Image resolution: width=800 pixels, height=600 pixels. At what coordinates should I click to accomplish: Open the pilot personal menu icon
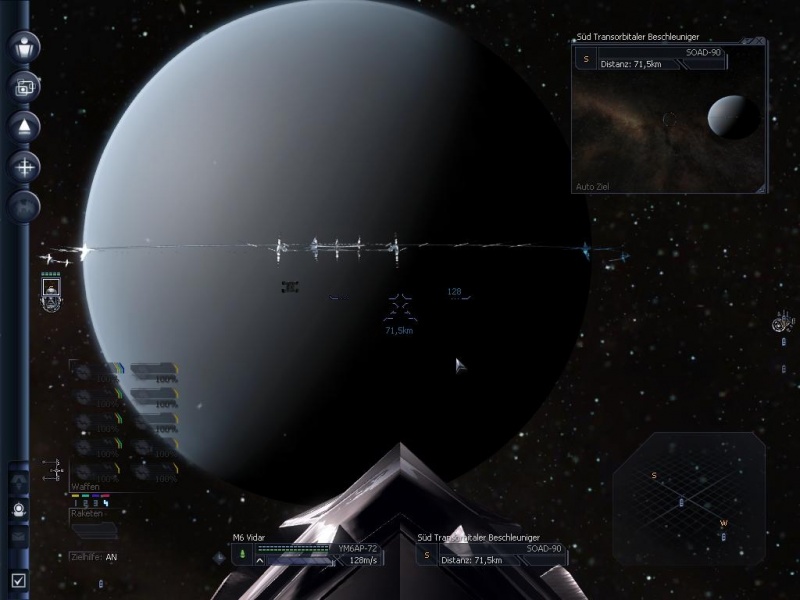tap(24, 46)
